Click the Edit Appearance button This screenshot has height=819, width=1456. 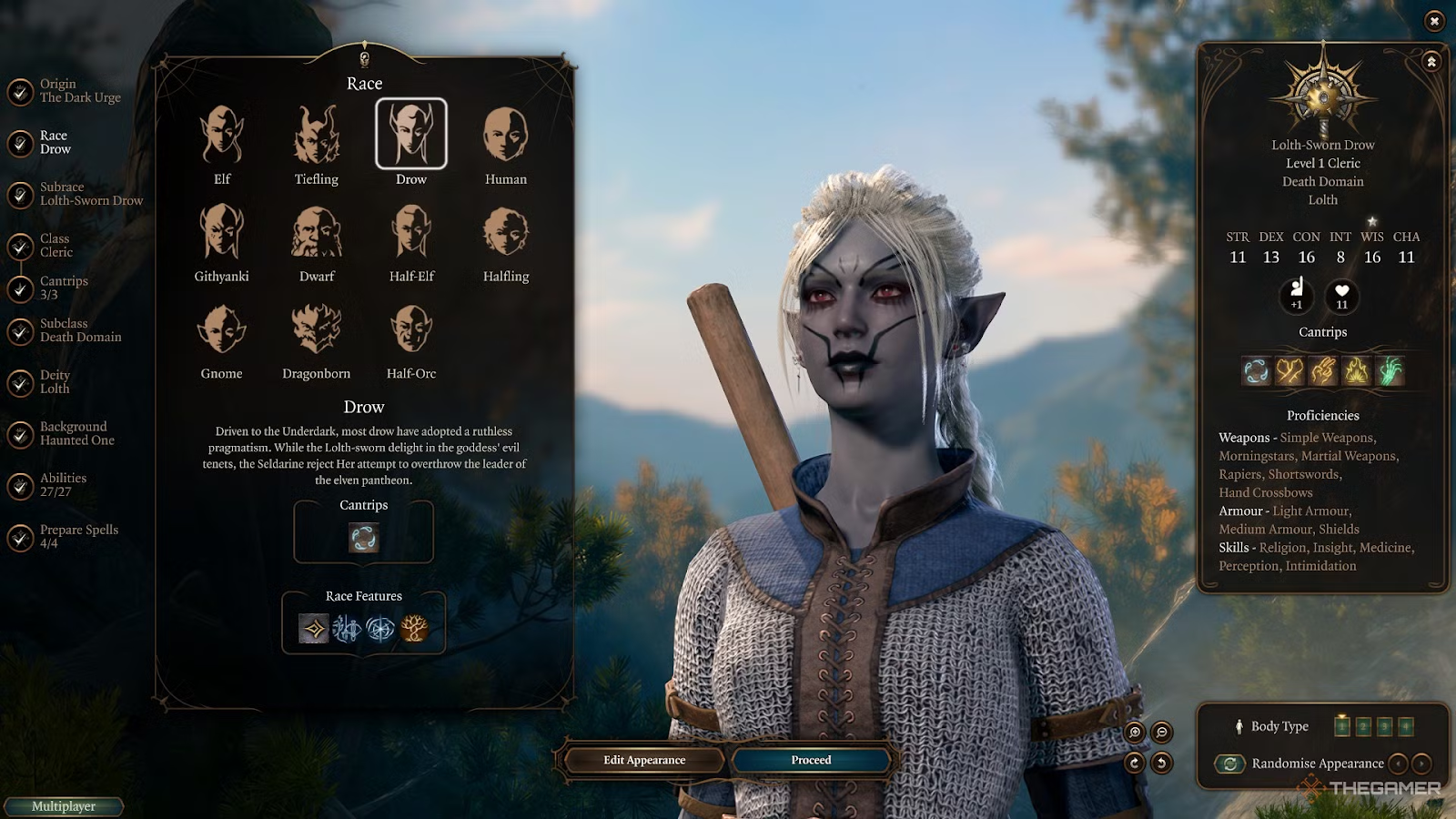[x=644, y=760]
